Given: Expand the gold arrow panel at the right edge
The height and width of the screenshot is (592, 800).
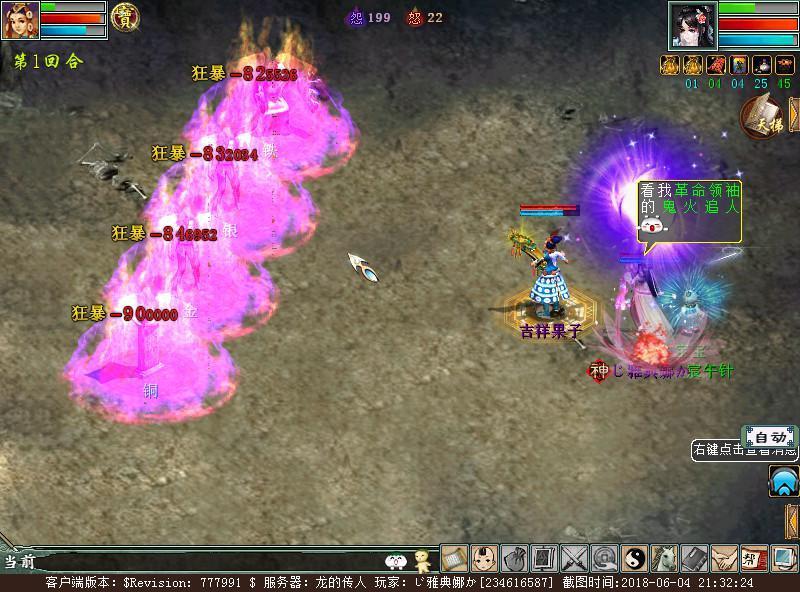Looking at the screenshot, I should click(792, 521).
